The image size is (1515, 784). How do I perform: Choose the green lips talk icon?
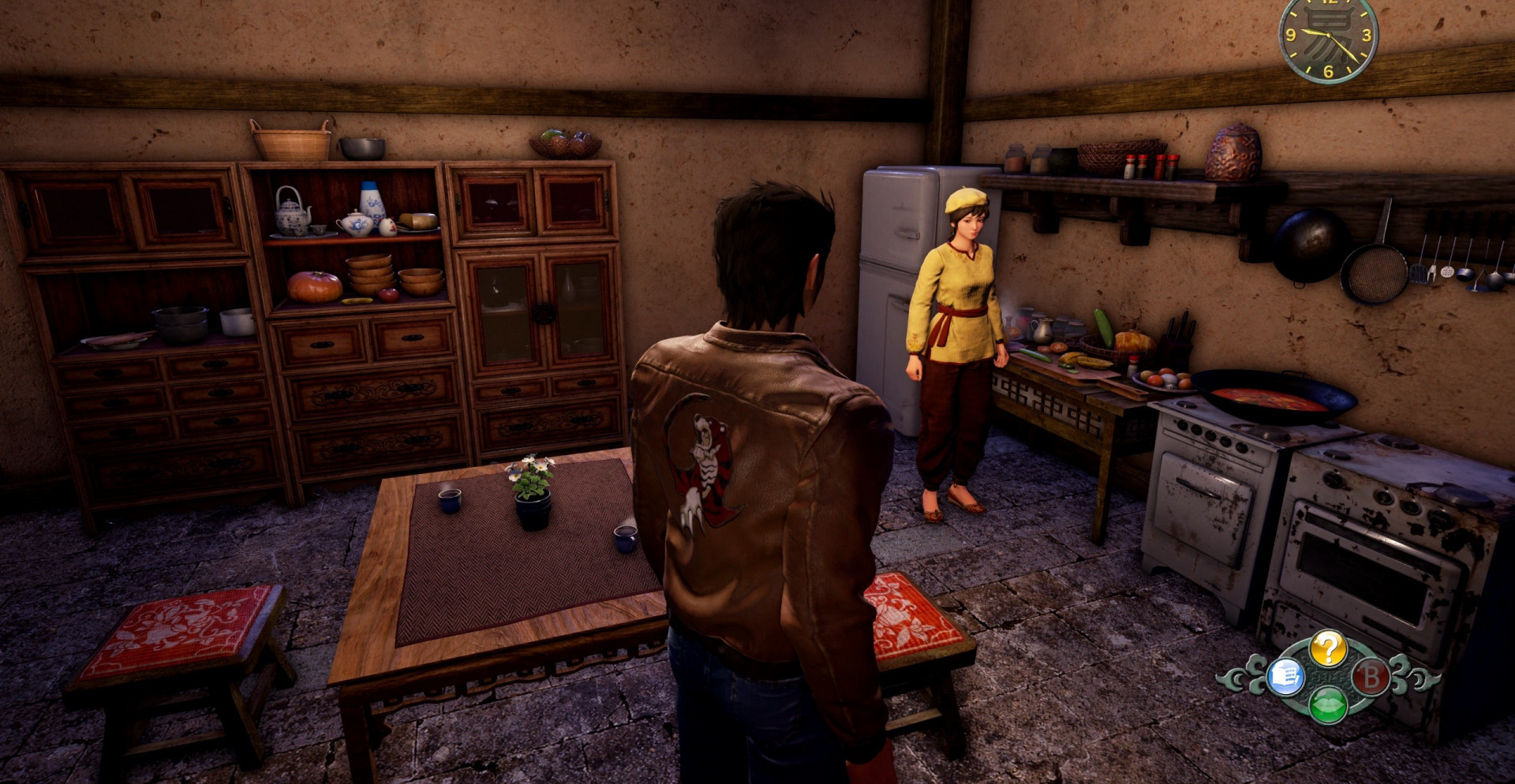pos(1328,704)
